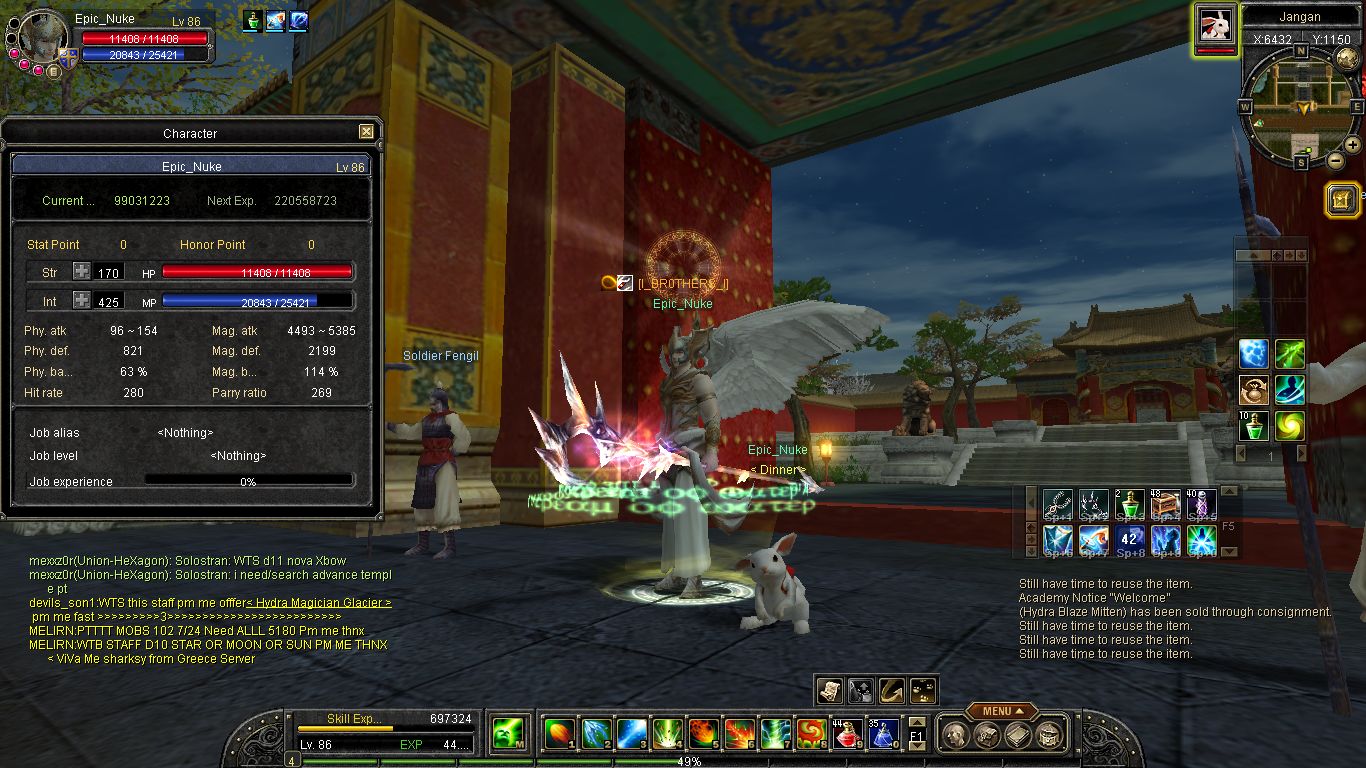This screenshot has height=768, width=1366.
Task: Use the green potion in the side quickbar
Action: coord(1253,426)
